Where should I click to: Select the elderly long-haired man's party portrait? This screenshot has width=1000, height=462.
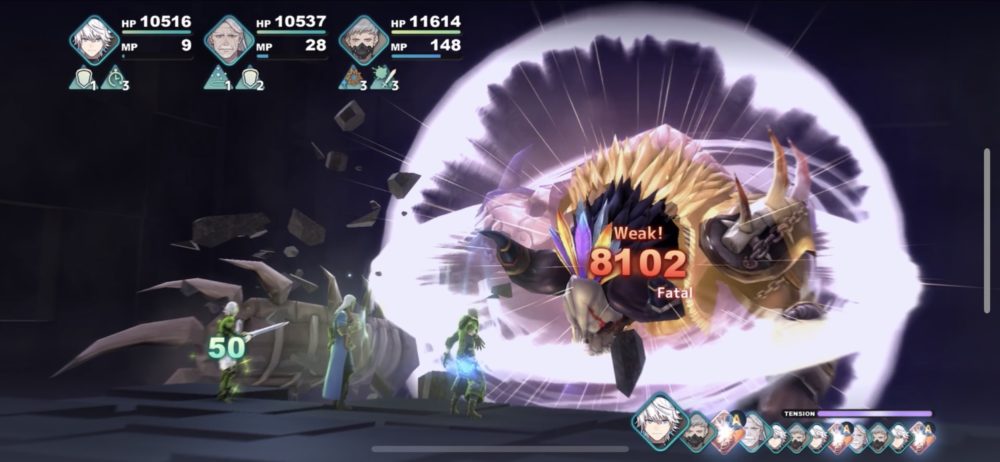coord(228,40)
